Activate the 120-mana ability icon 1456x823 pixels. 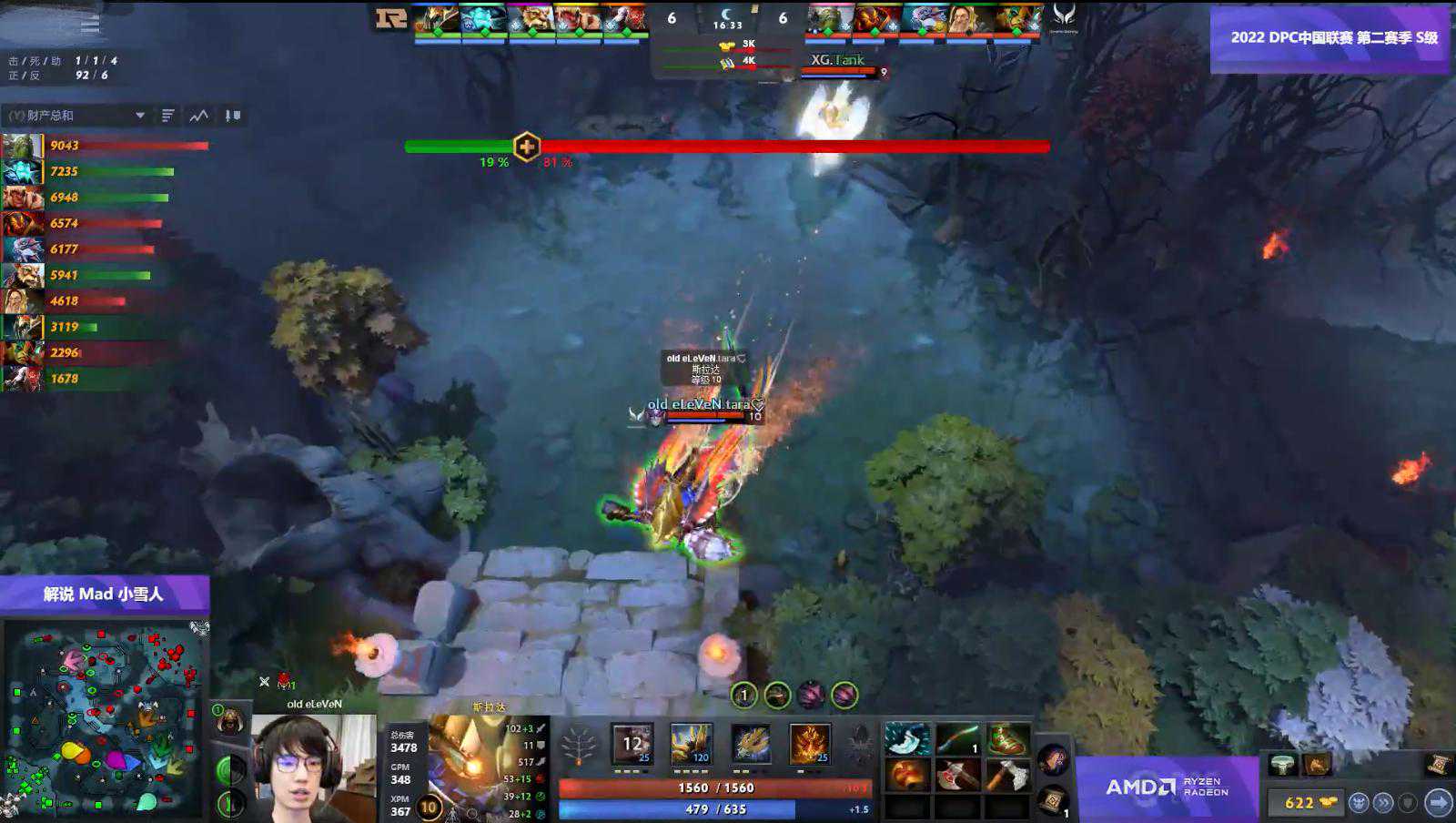691,744
